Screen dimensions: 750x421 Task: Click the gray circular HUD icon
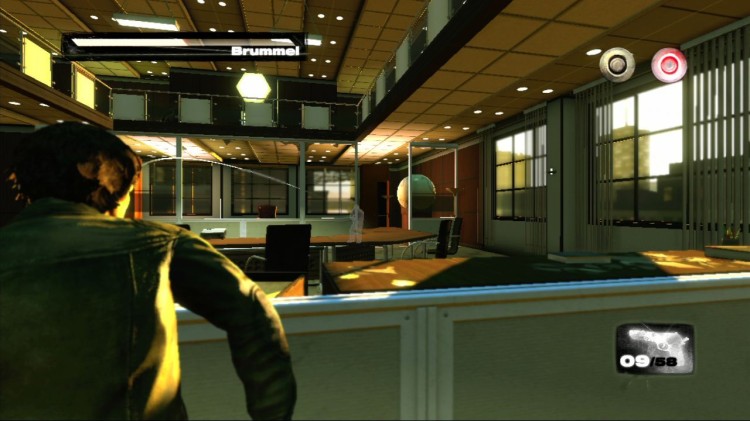(x=617, y=64)
